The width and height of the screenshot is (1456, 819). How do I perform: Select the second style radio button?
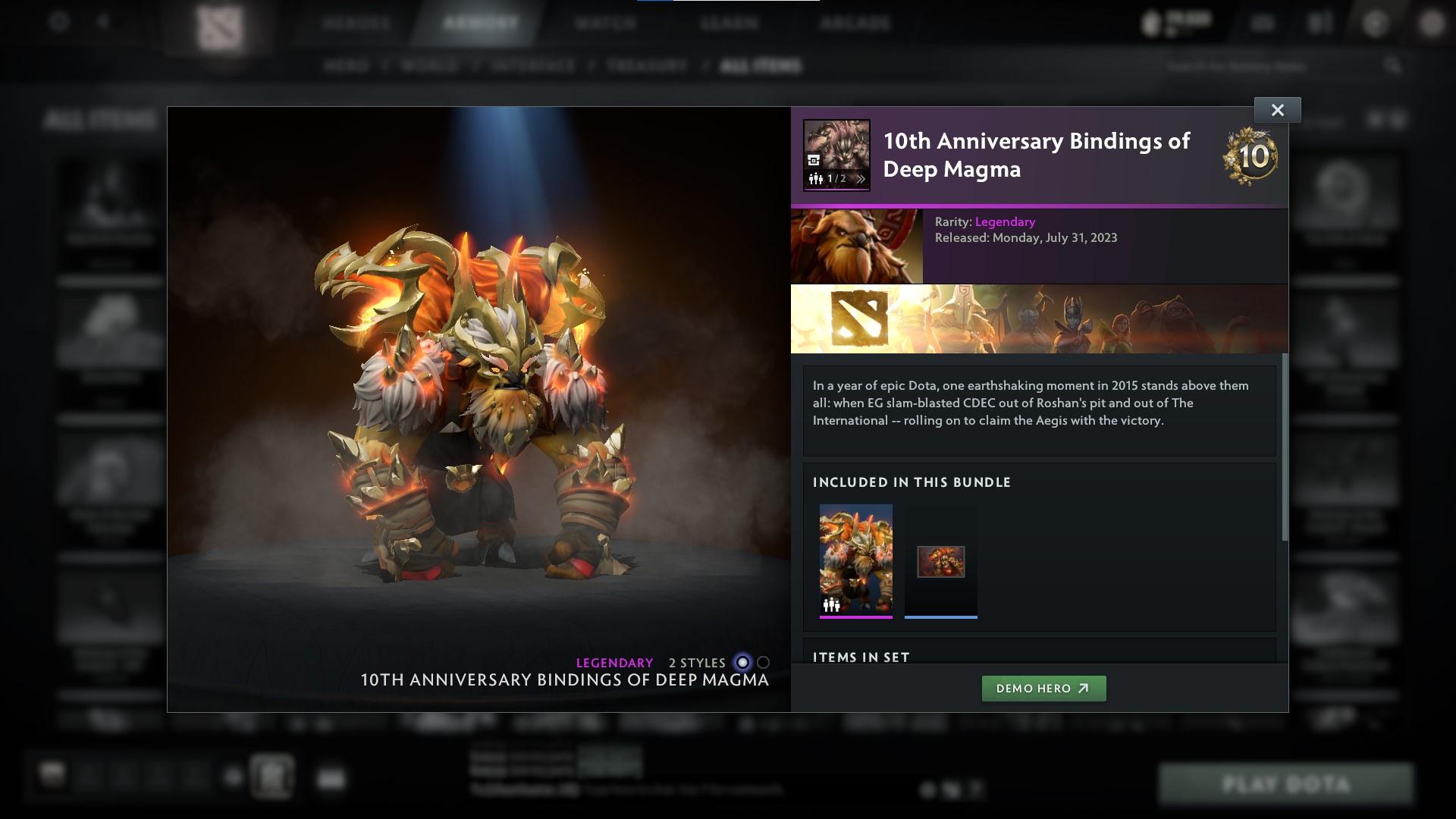[762, 662]
